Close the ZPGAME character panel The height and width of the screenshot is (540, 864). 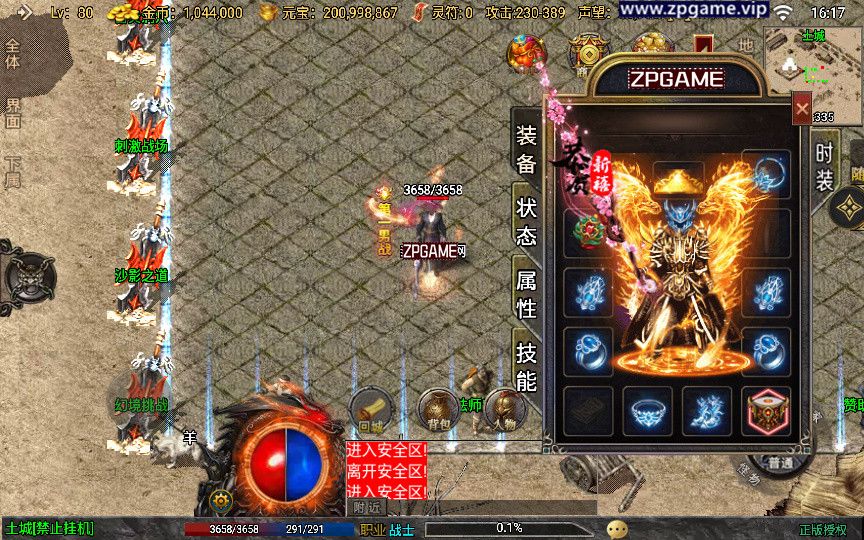(801, 107)
